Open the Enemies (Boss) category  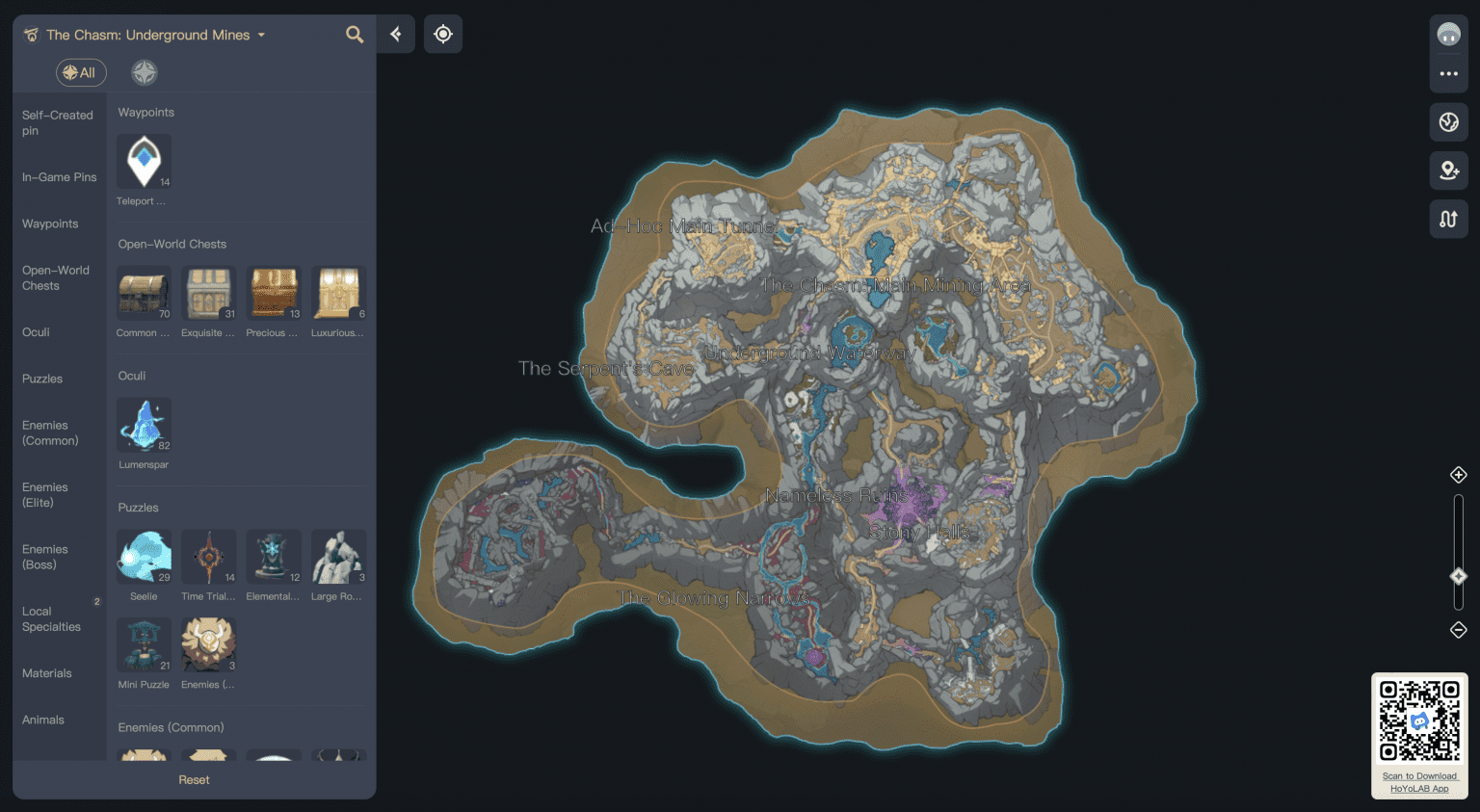45,557
